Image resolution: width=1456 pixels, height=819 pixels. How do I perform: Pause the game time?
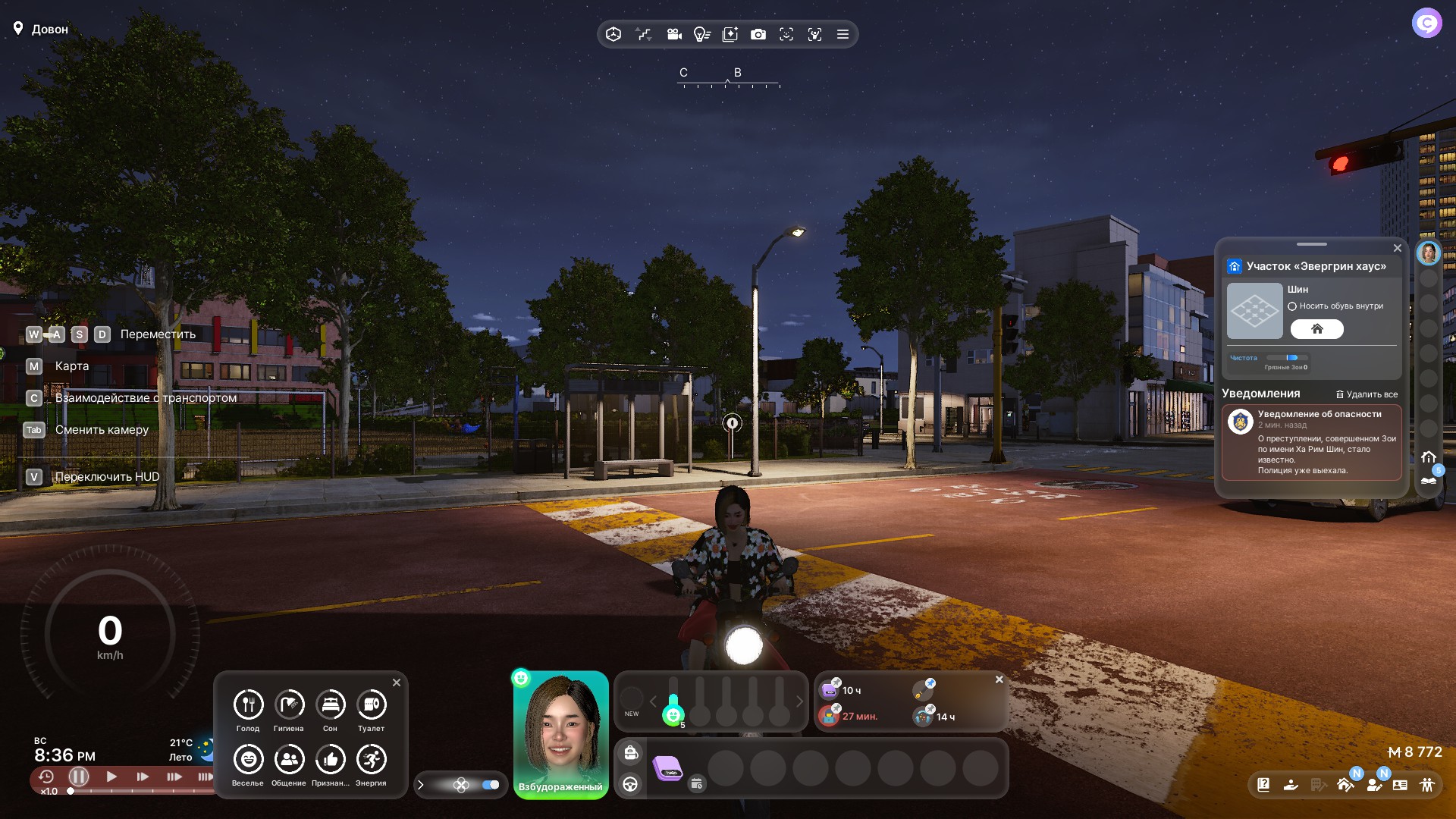coord(79,777)
